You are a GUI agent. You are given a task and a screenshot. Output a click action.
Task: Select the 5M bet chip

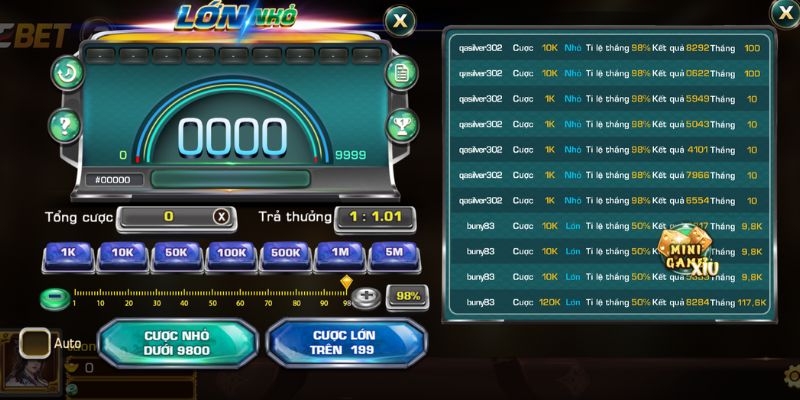(394, 254)
